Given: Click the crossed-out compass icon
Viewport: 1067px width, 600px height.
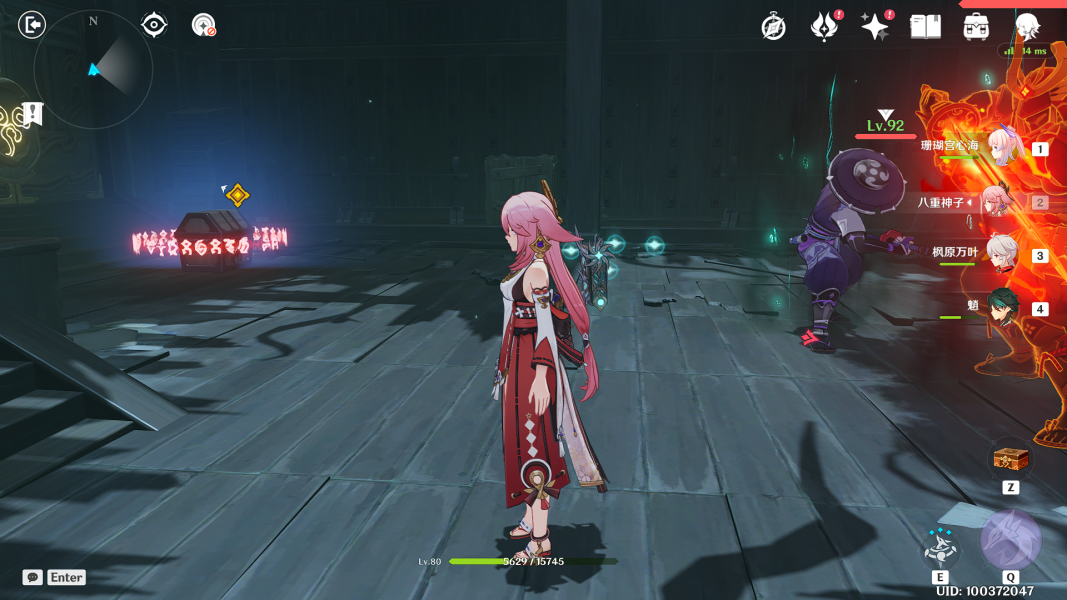Looking at the screenshot, I should tap(773, 27).
